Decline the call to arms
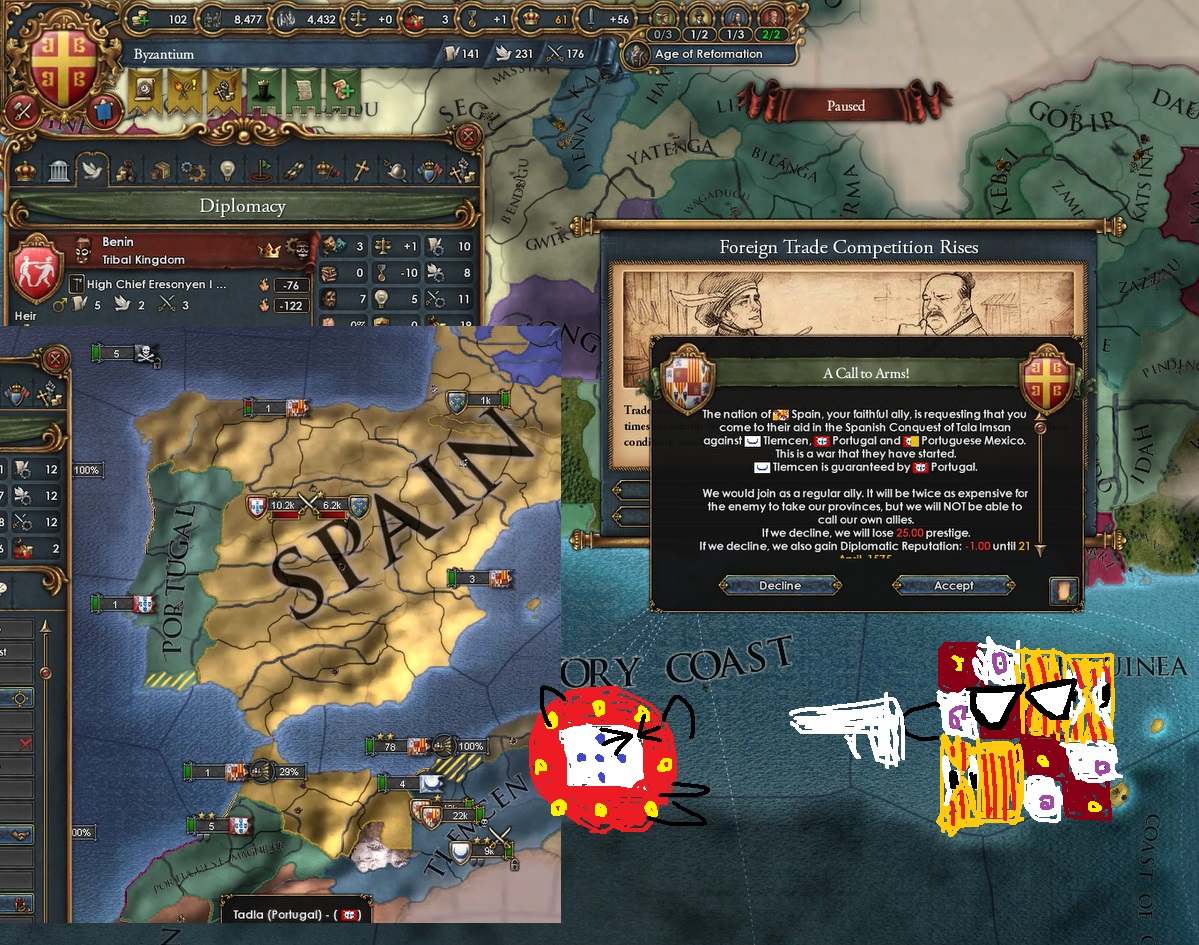Viewport: 1199px width, 945px height. [x=779, y=586]
